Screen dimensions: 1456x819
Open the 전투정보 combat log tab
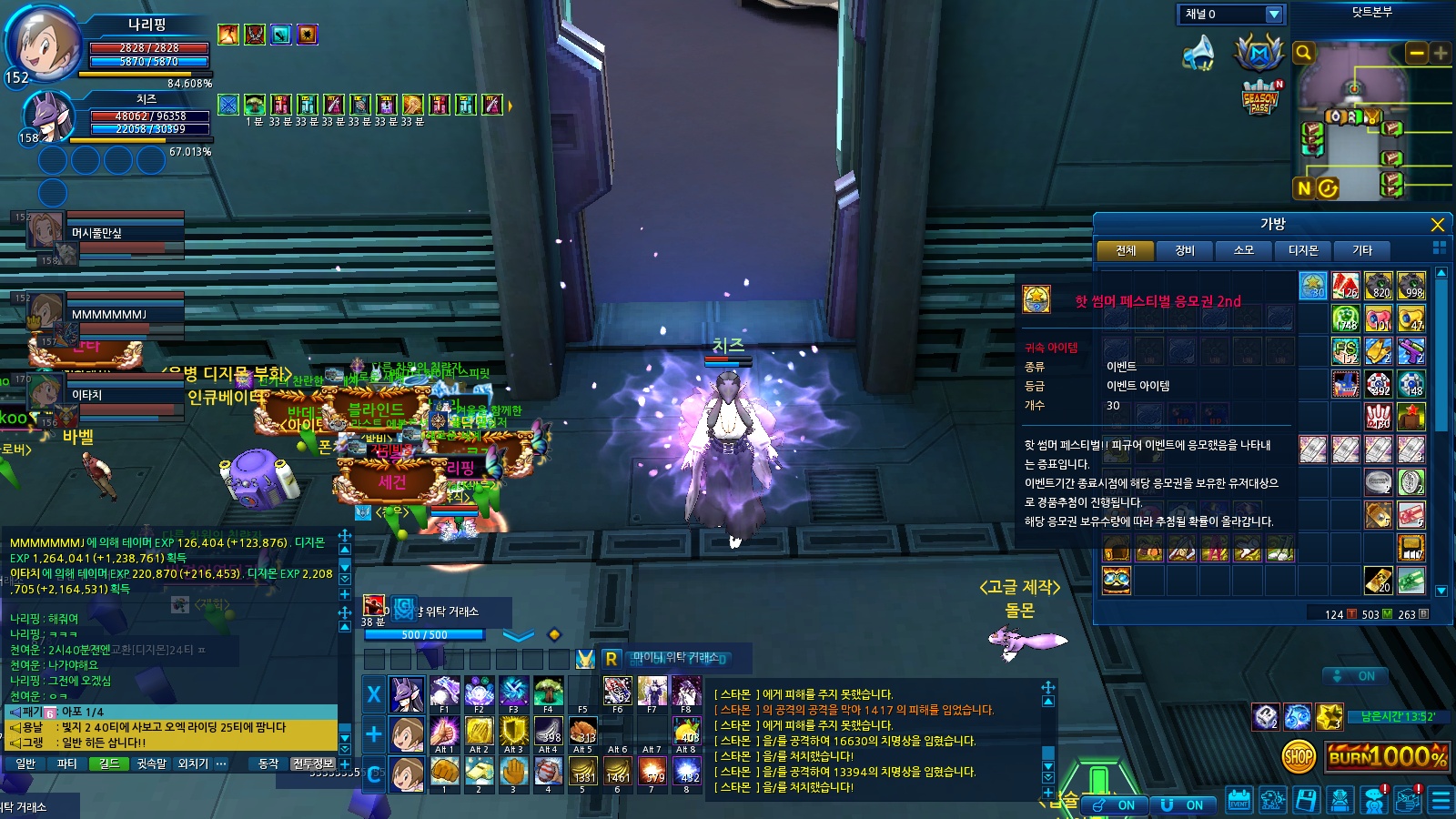point(312,763)
